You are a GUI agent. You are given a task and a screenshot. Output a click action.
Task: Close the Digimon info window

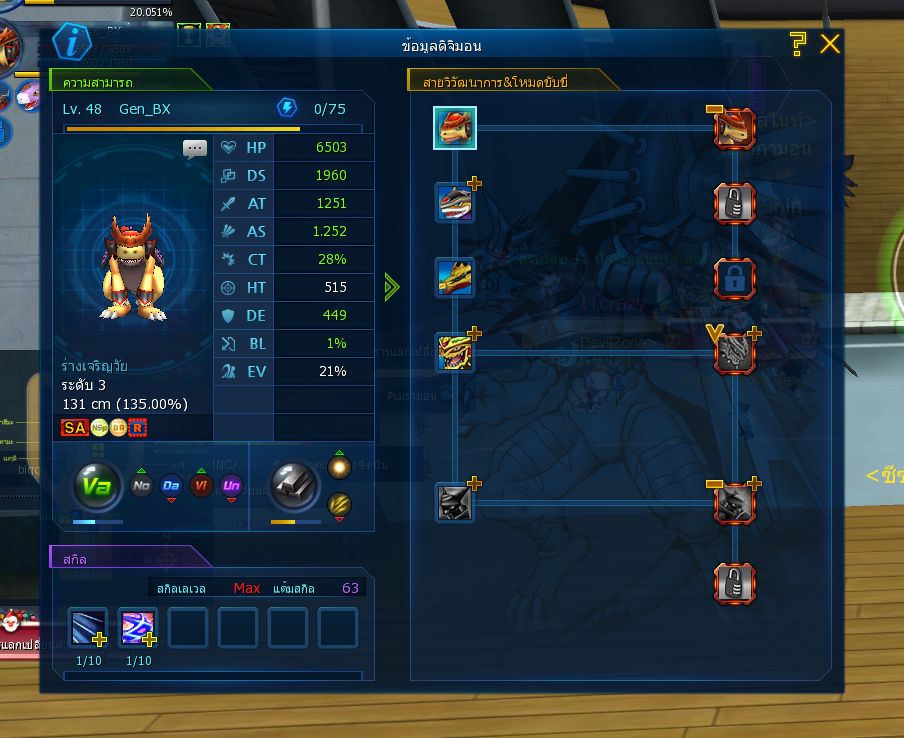click(x=829, y=44)
